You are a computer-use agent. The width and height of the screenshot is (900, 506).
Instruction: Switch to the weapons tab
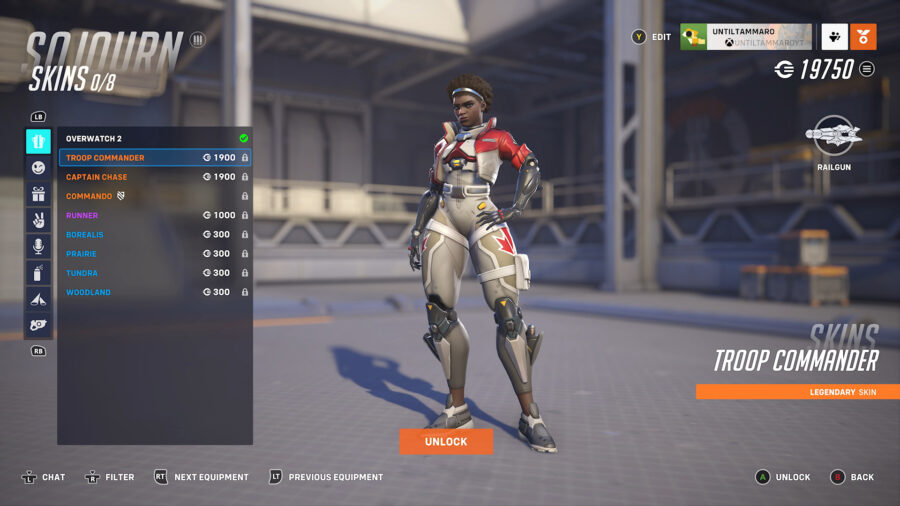click(38, 324)
